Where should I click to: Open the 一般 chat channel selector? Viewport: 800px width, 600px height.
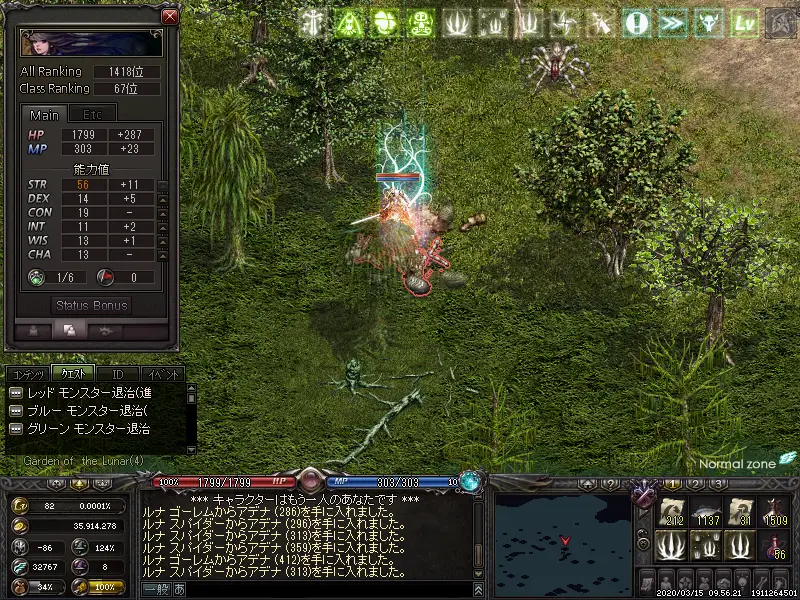click(155, 590)
